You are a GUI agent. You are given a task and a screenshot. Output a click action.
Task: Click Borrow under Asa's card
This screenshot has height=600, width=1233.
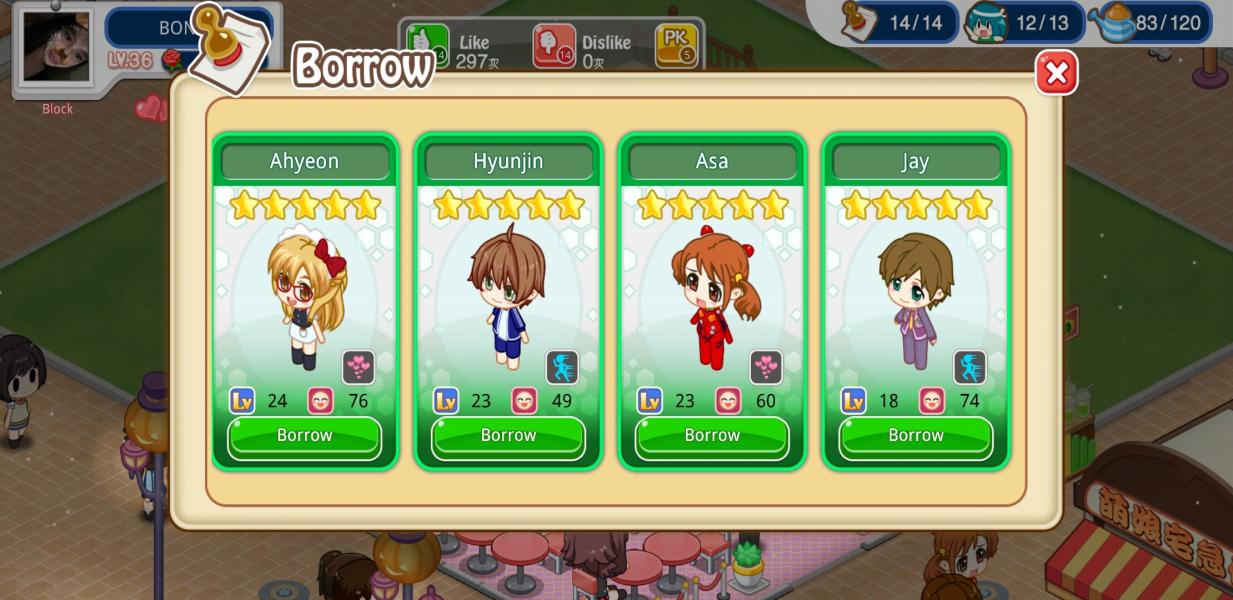coord(712,436)
